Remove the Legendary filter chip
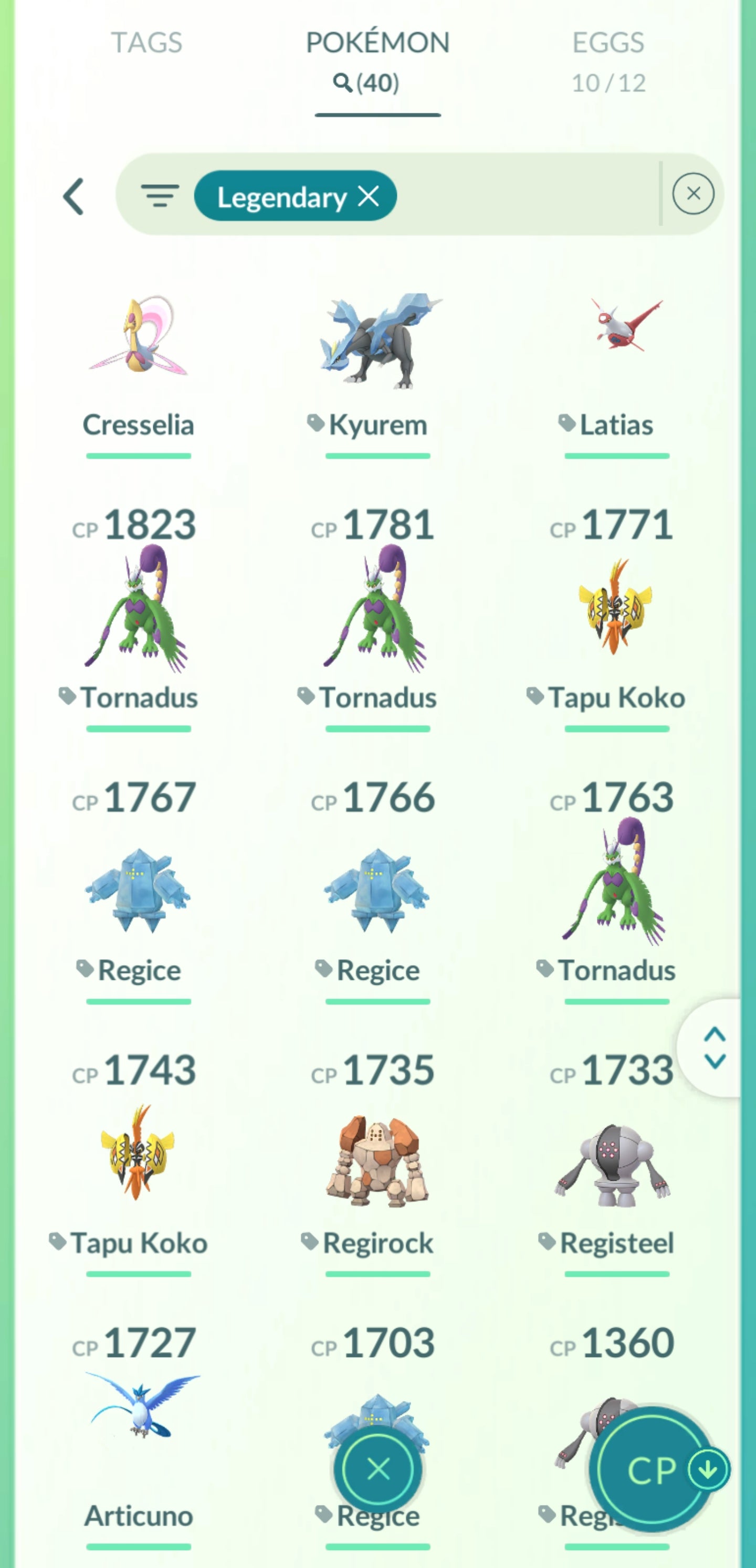 [369, 196]
